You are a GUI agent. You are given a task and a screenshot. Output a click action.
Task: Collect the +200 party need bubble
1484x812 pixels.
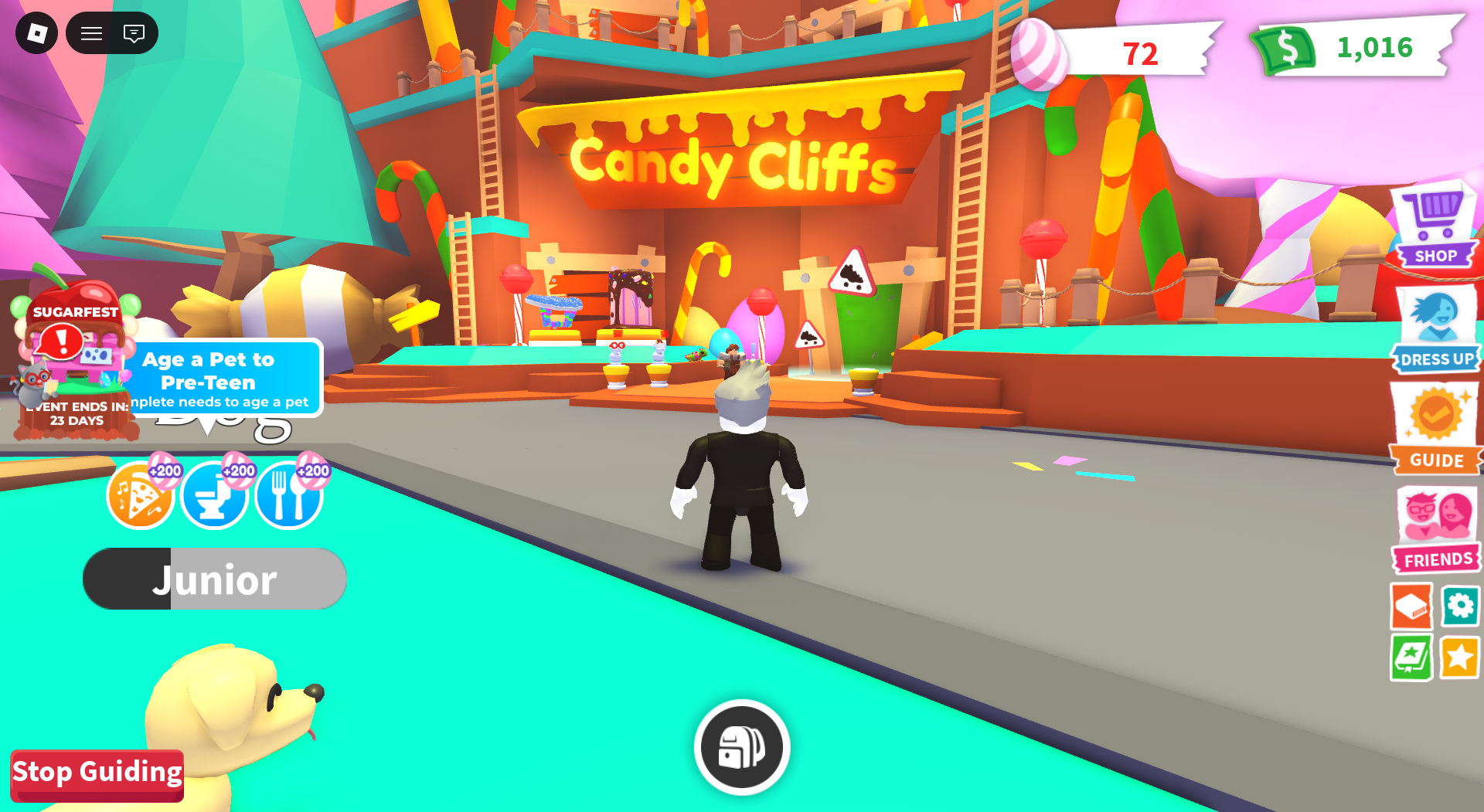pos(140,495)
